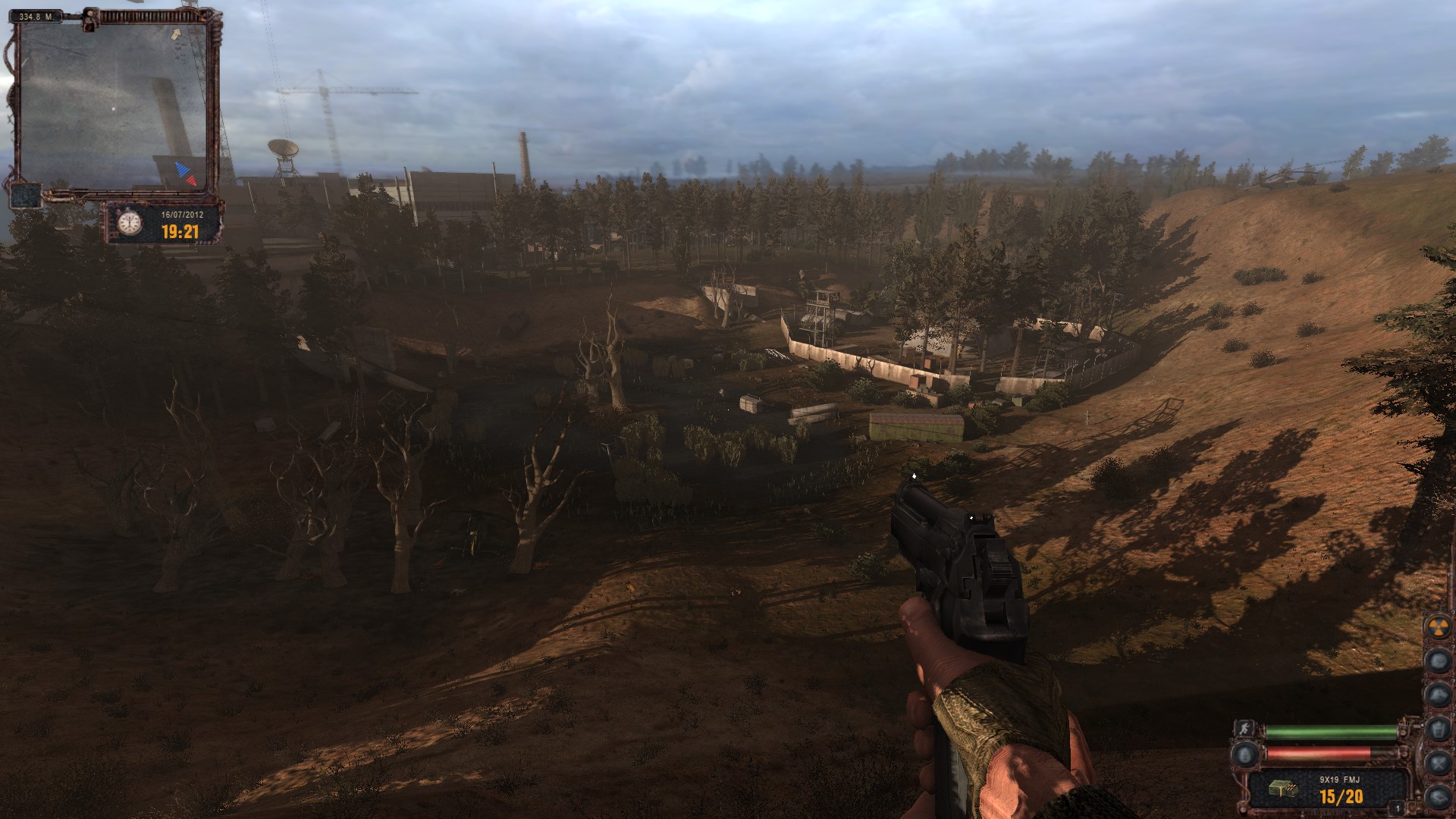Click the pocket watch clock icon
This screenshot has height=819, width=1456.
pos(130,222)
